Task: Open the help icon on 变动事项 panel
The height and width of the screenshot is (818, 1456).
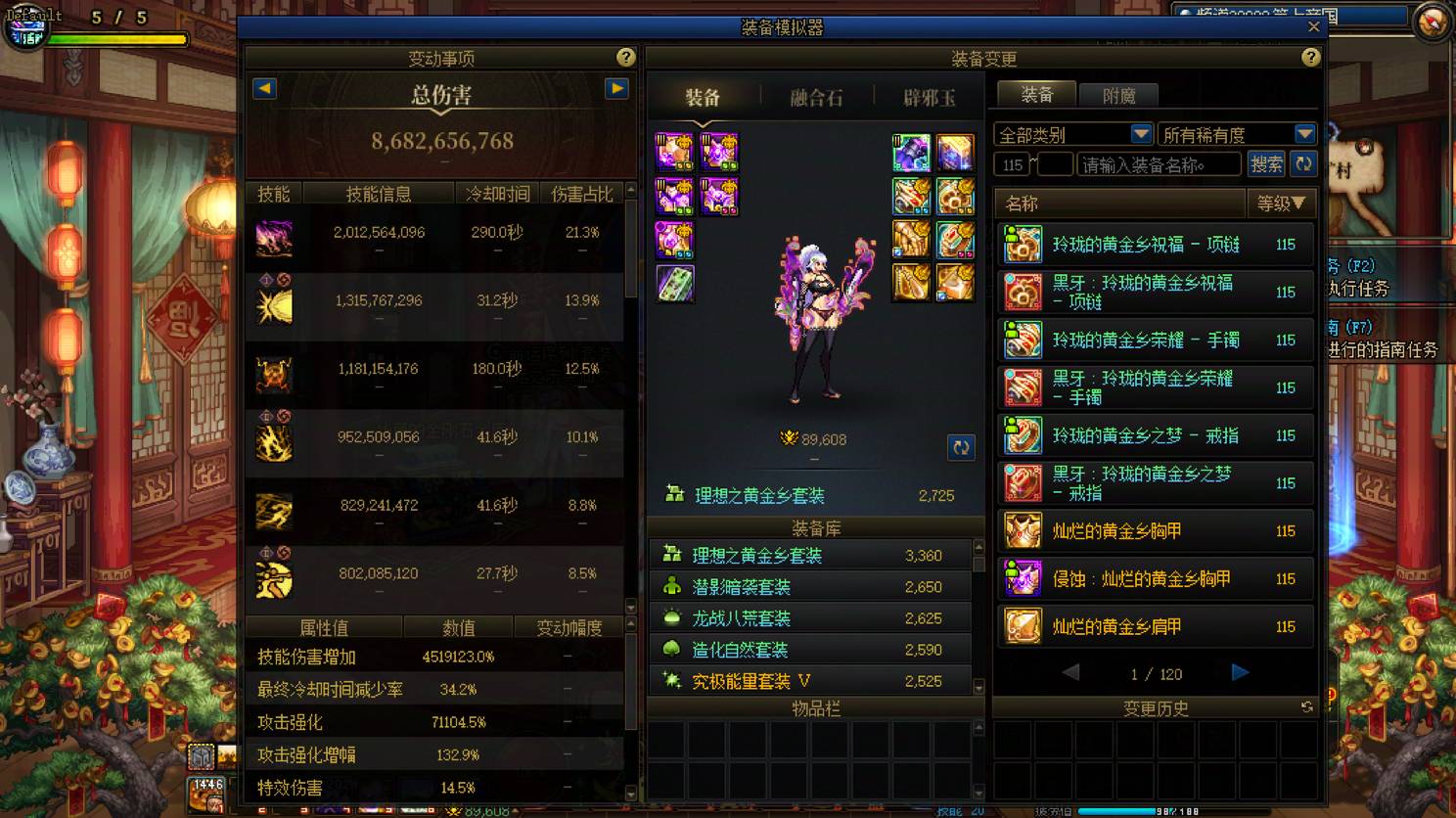Action: click(626, 58)
